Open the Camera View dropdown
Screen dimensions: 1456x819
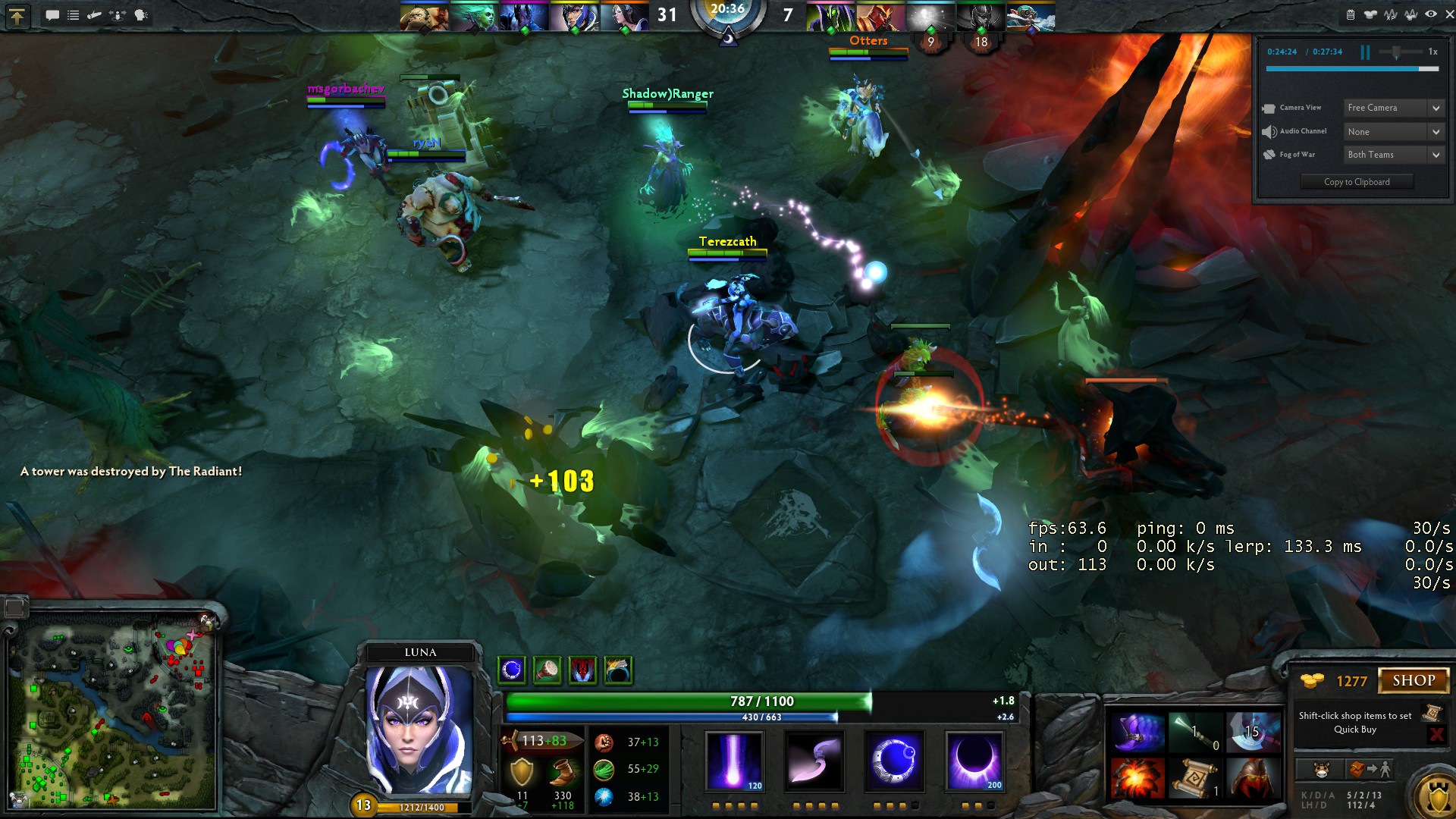click(1394, 108)
